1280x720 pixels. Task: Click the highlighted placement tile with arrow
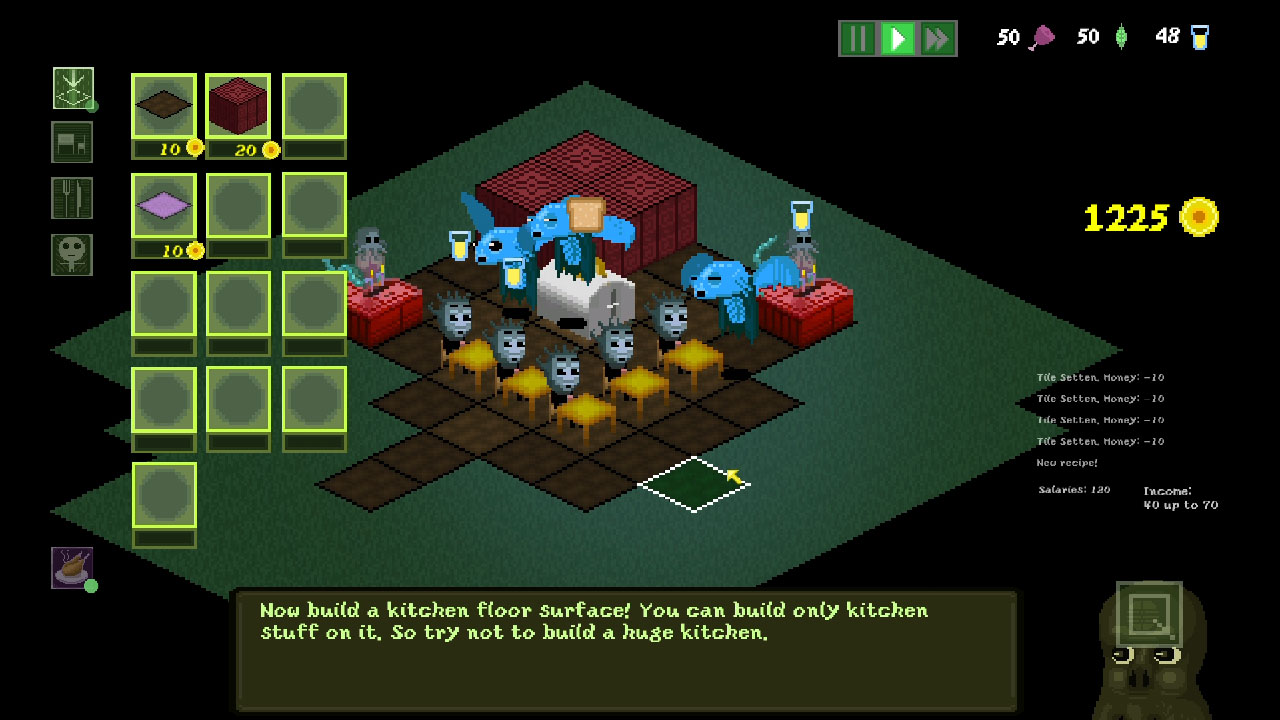693,482
